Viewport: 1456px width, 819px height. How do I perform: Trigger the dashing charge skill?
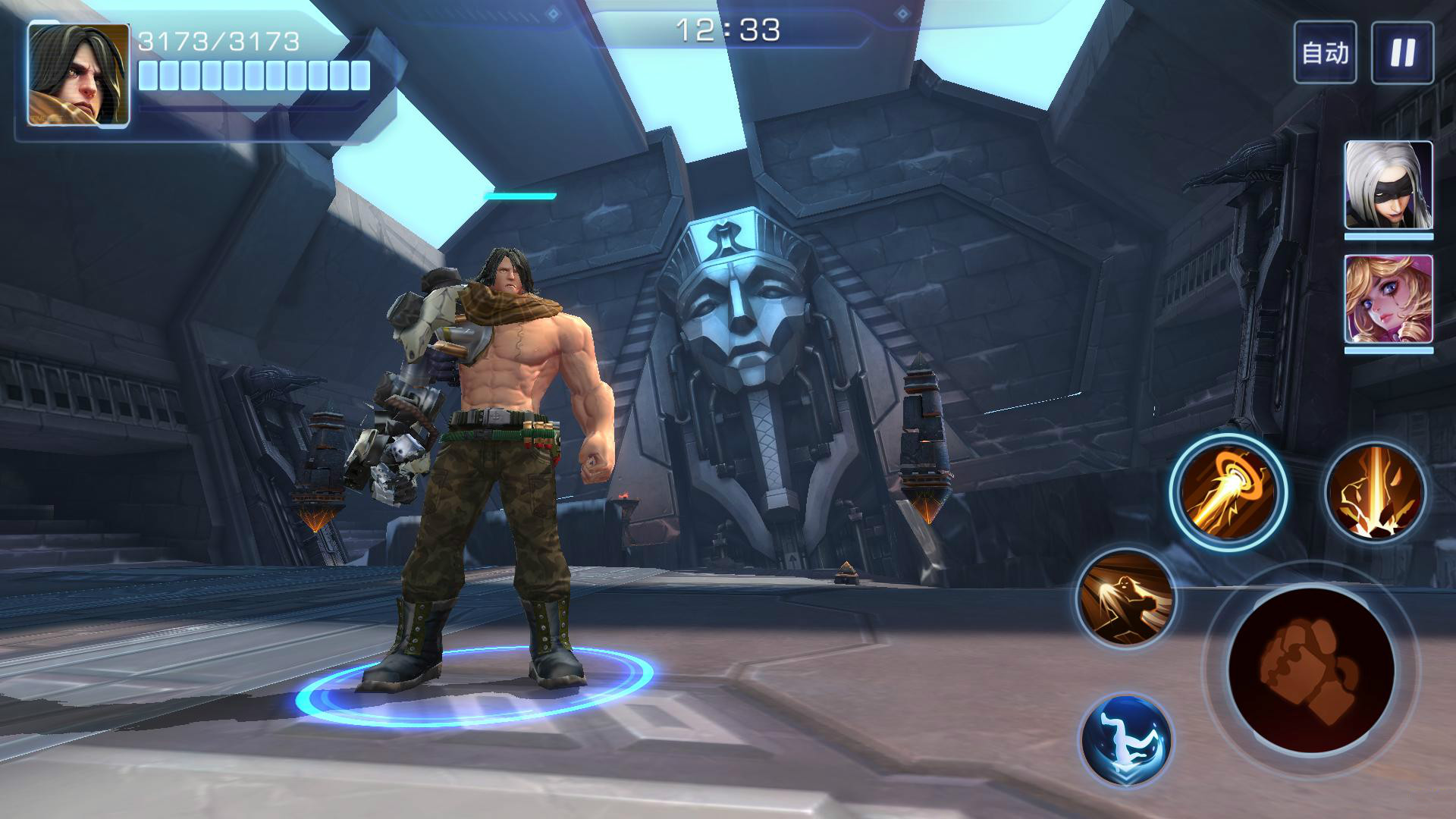(1126, 599)
